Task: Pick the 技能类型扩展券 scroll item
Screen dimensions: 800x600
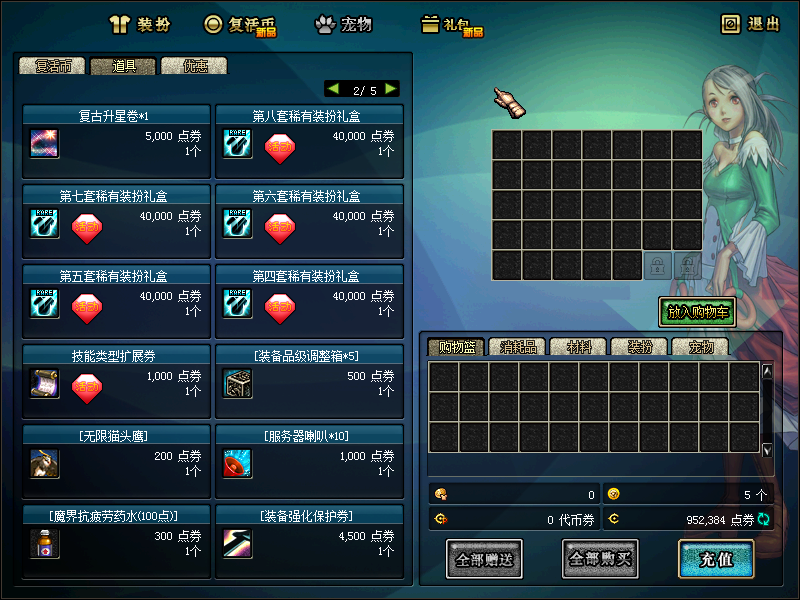Action: coord(45,384)
